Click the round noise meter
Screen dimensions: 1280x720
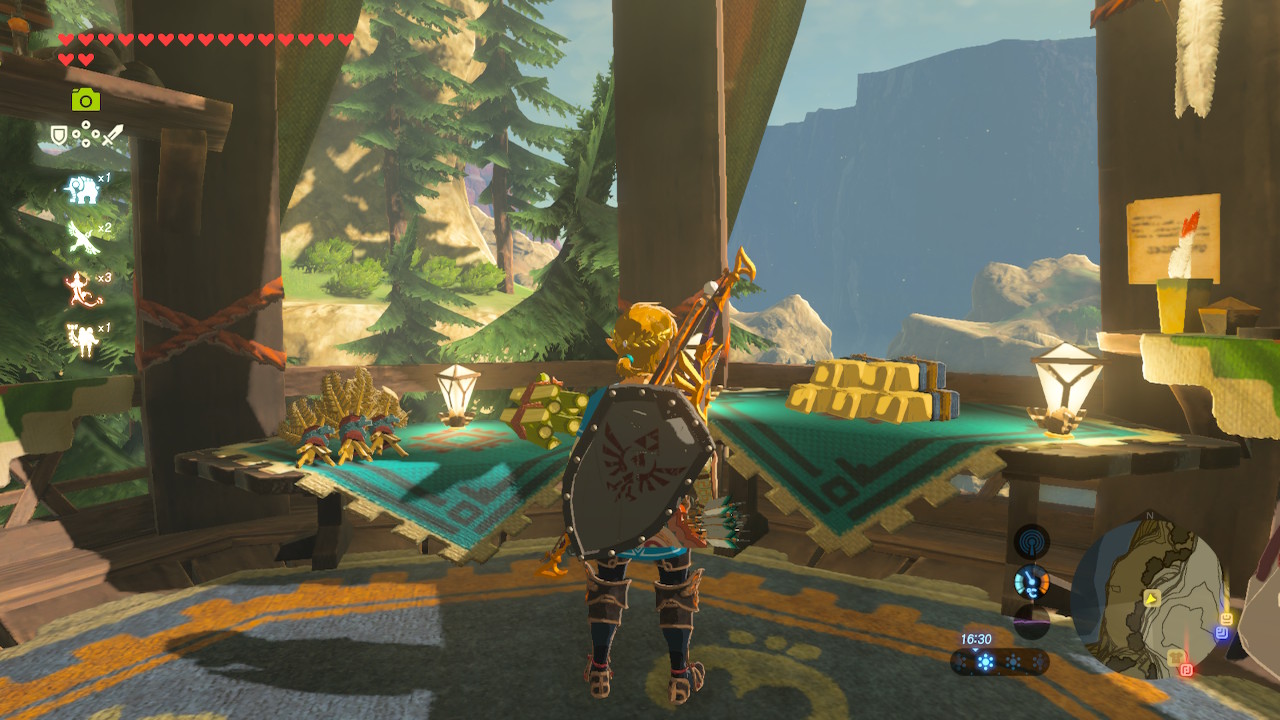(x=1031, y=620)
